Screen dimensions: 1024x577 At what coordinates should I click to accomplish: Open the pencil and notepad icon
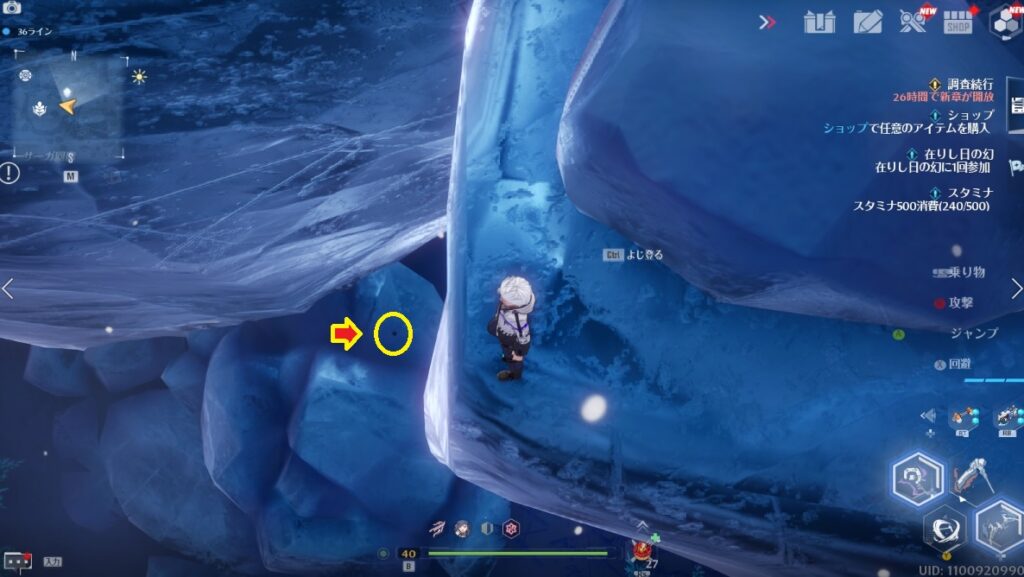pos(867,22)
